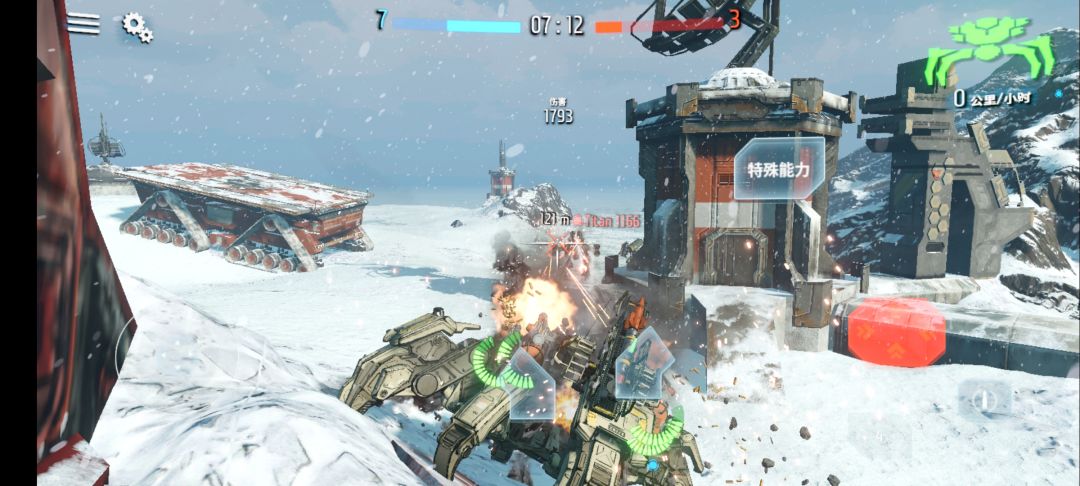Open the hamburger menu

[x=83, y=24]
